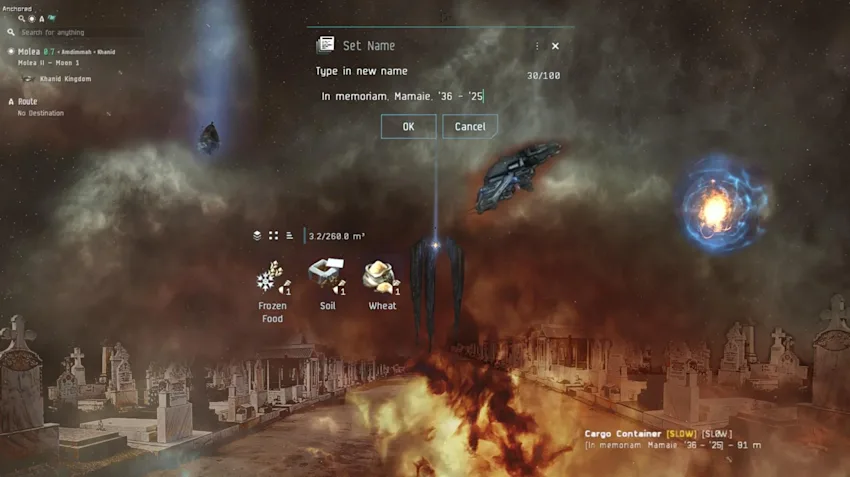Click the Route panel header
The width and height of the screenshot is (850, 477).
pos(27,101)
